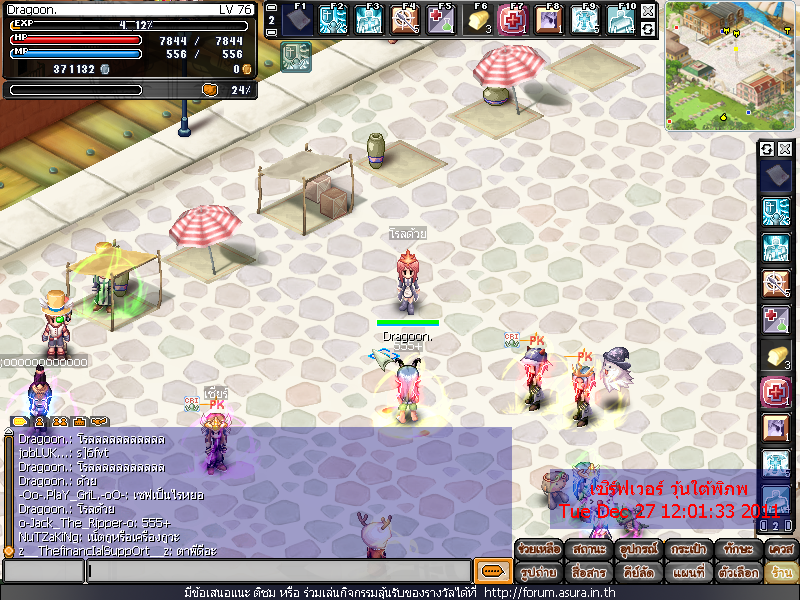The width and height of the screenshot is (800, 600).
Task: Open the สถานะ (status) window
Action: point(588,550)
